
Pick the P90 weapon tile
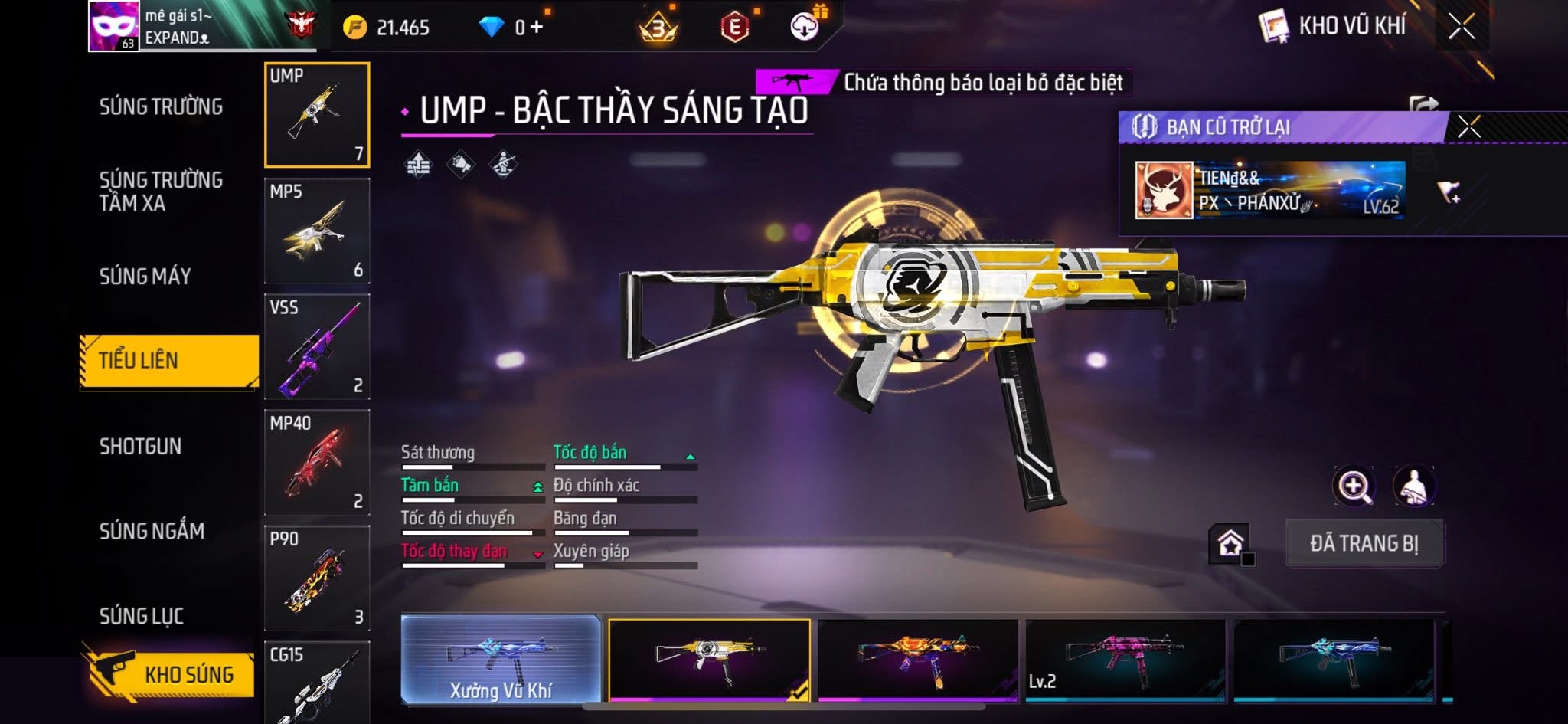[317, 578]
